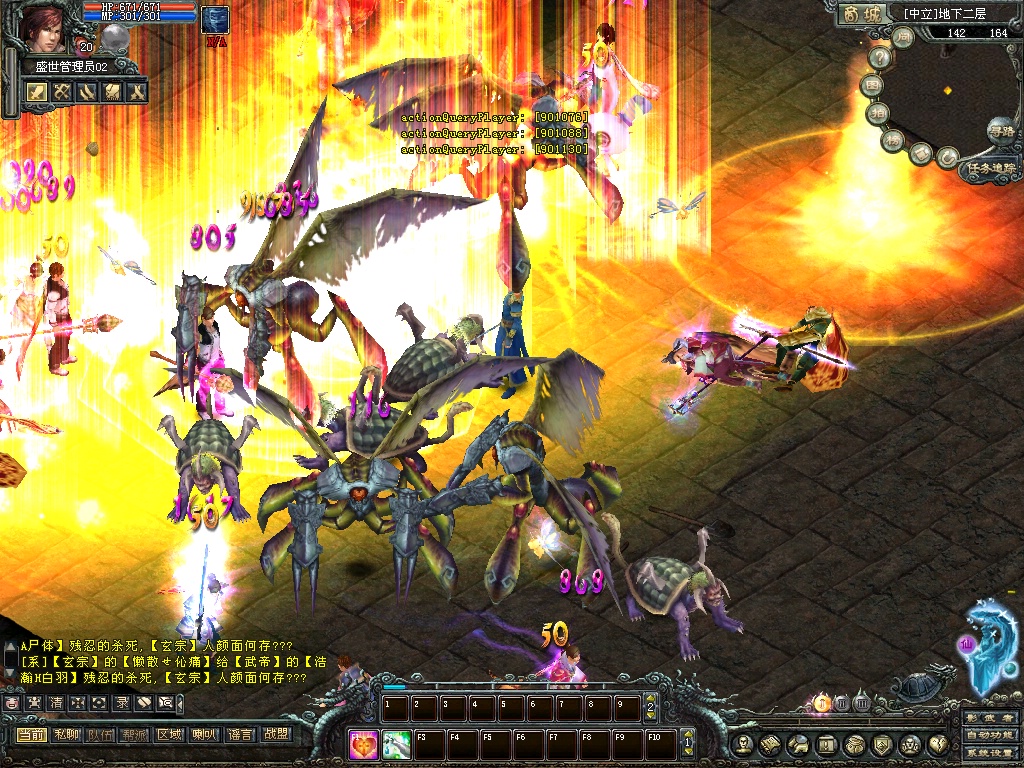The width and height of the screenshot is (1024, 768).
Task: Select hotbar page I button
Action: point(821,703)
